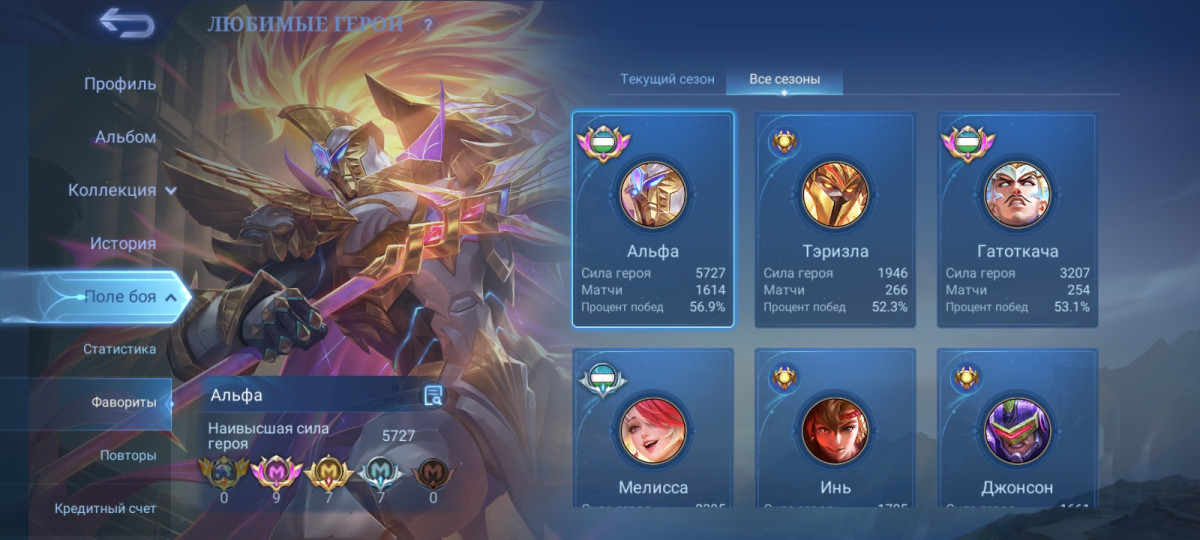The image size is (1200, 540).
Task: Select the Мелисса hero card
Action: [653, 430]
